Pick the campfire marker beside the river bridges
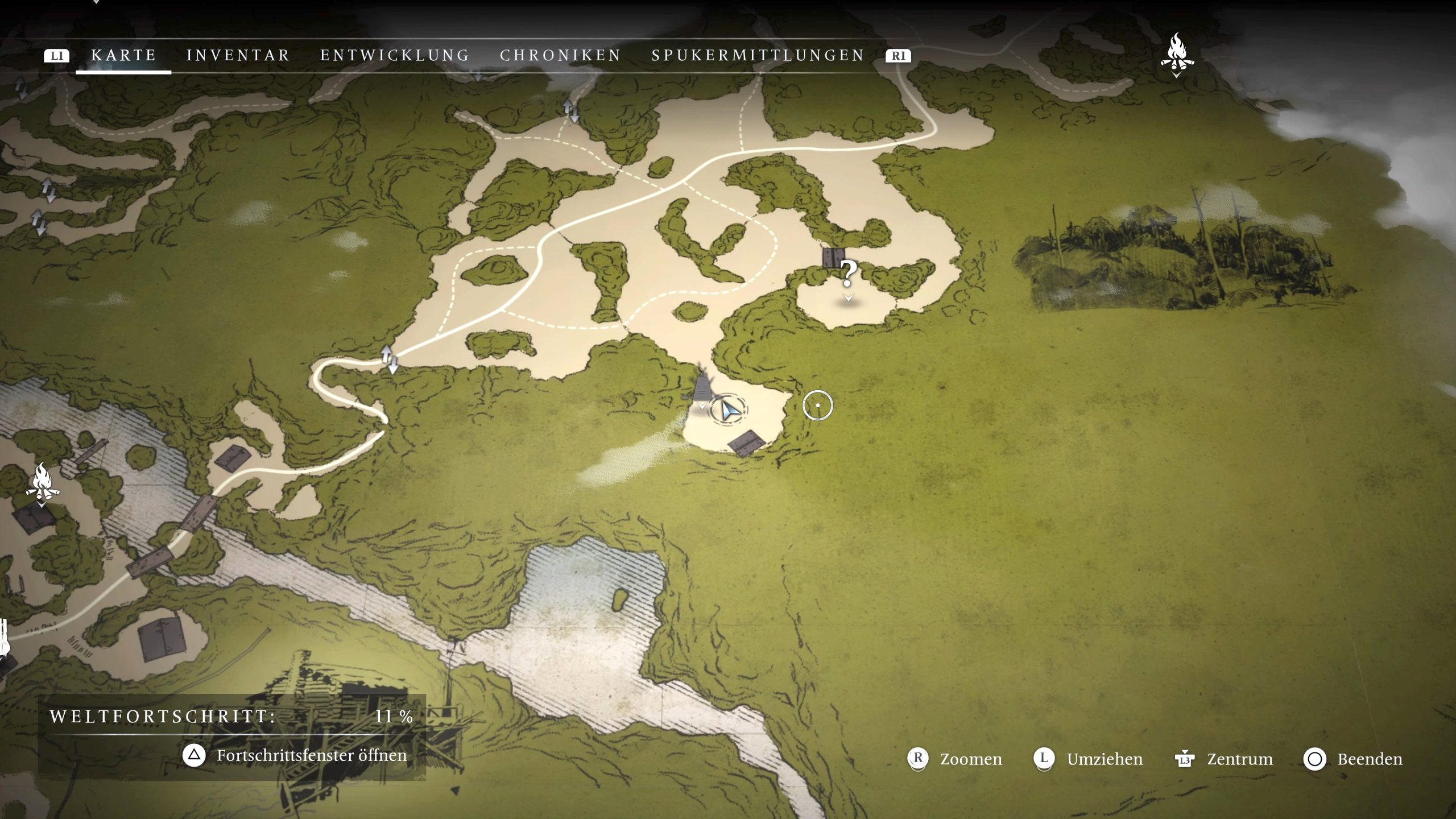1456x819 pixels. 42,481
